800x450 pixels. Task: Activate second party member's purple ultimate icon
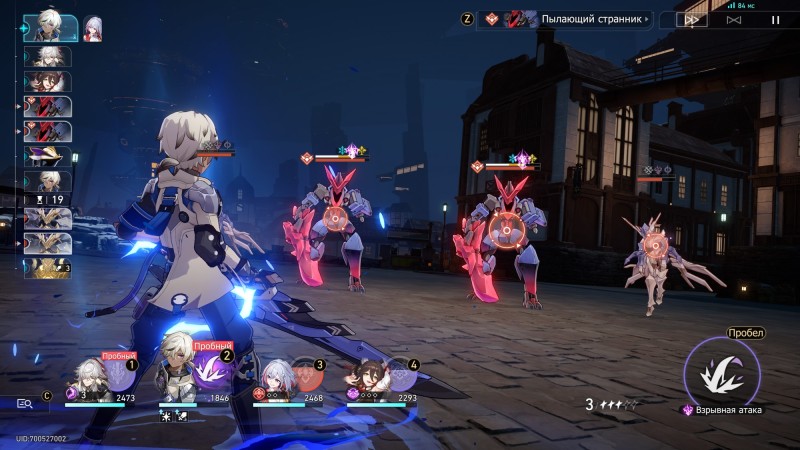[214, 373]
